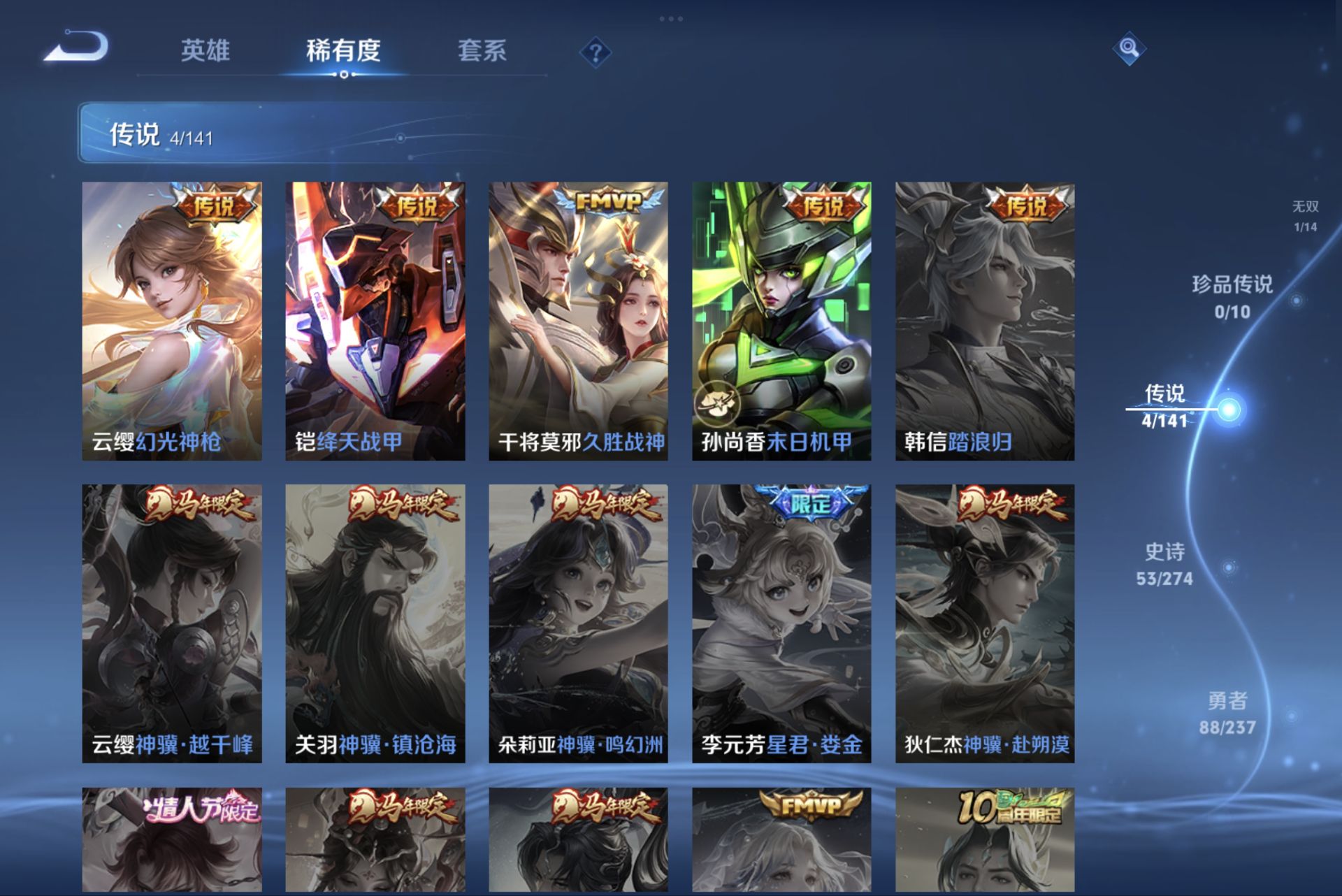1342x896 pixels.
Task: Open the search icon at top right
Action: pos(1128,50)
